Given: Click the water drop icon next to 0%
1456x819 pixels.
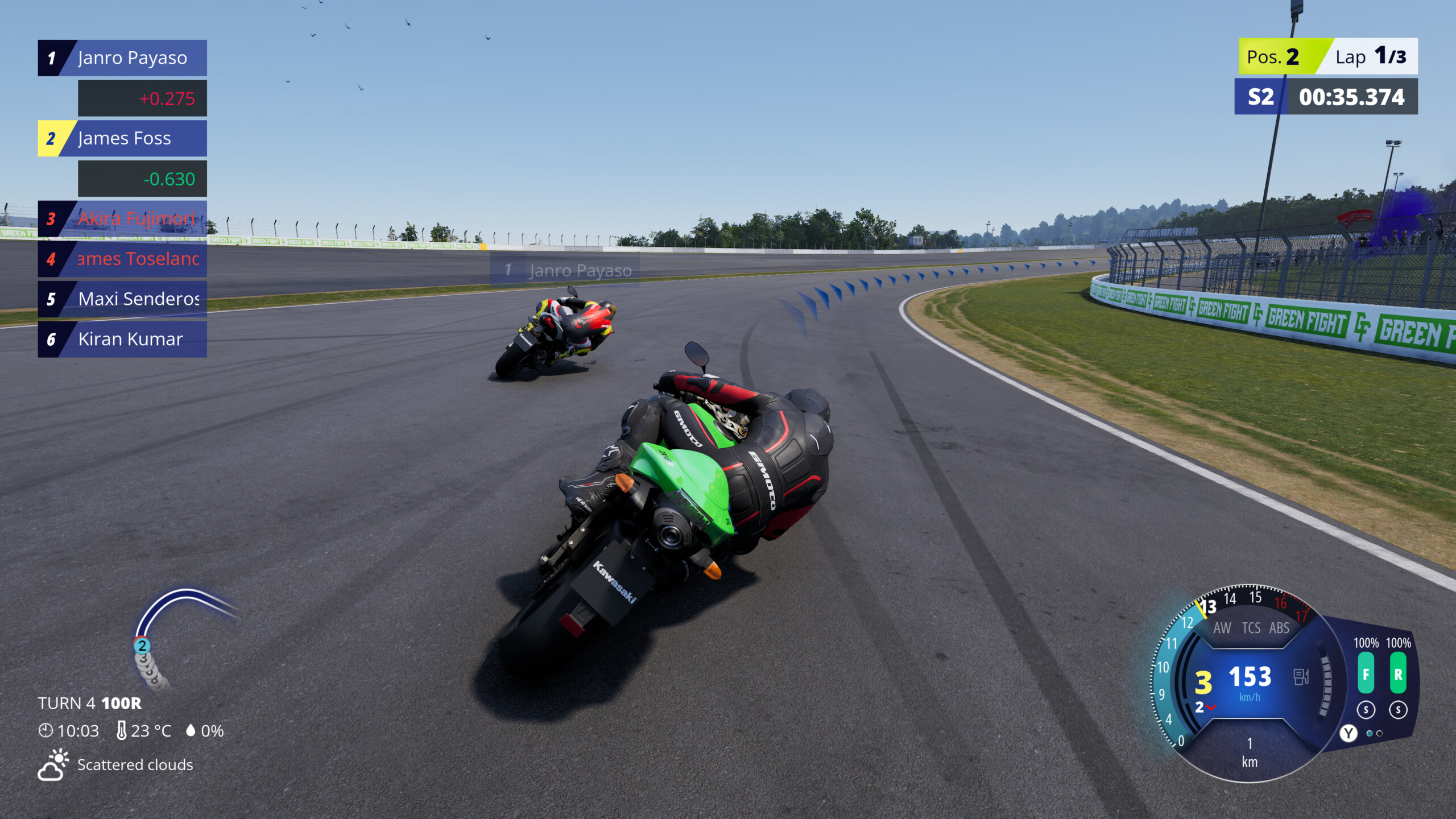Looking at the screenshot, I should [191, 730].
